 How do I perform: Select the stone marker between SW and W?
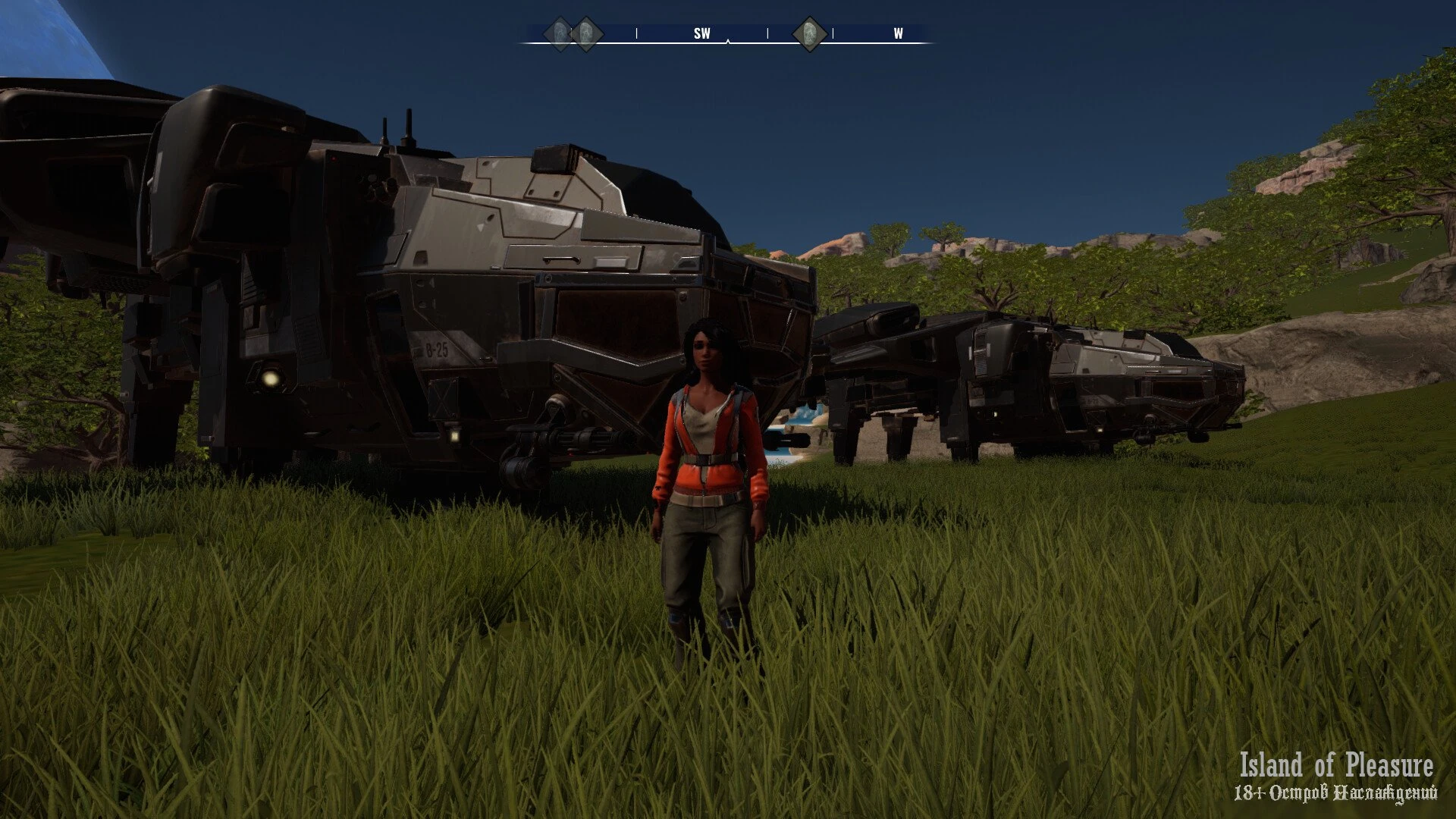click(x=808, y=34)
